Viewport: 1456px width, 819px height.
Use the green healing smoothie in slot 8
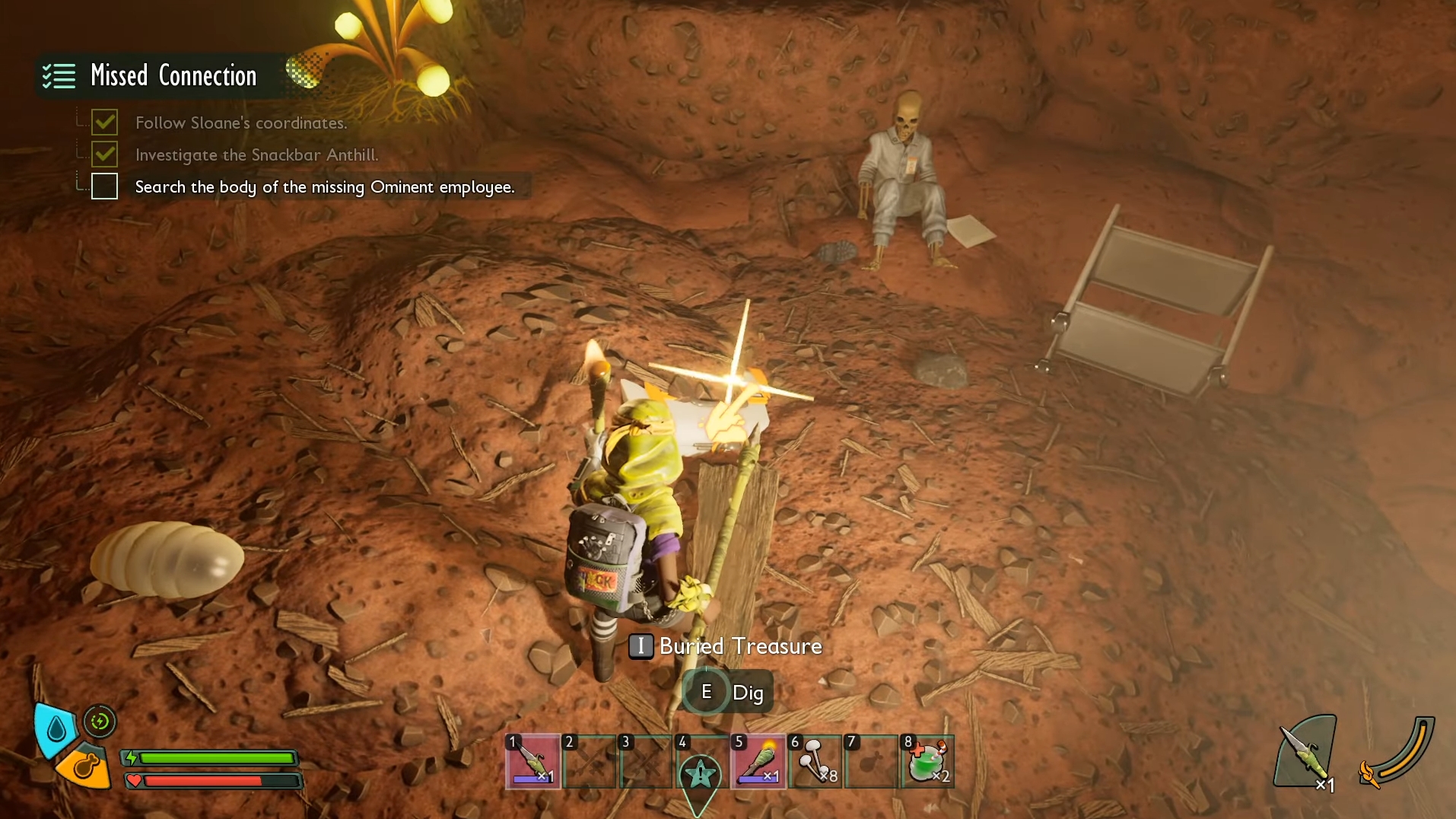(x=927, y=761)
